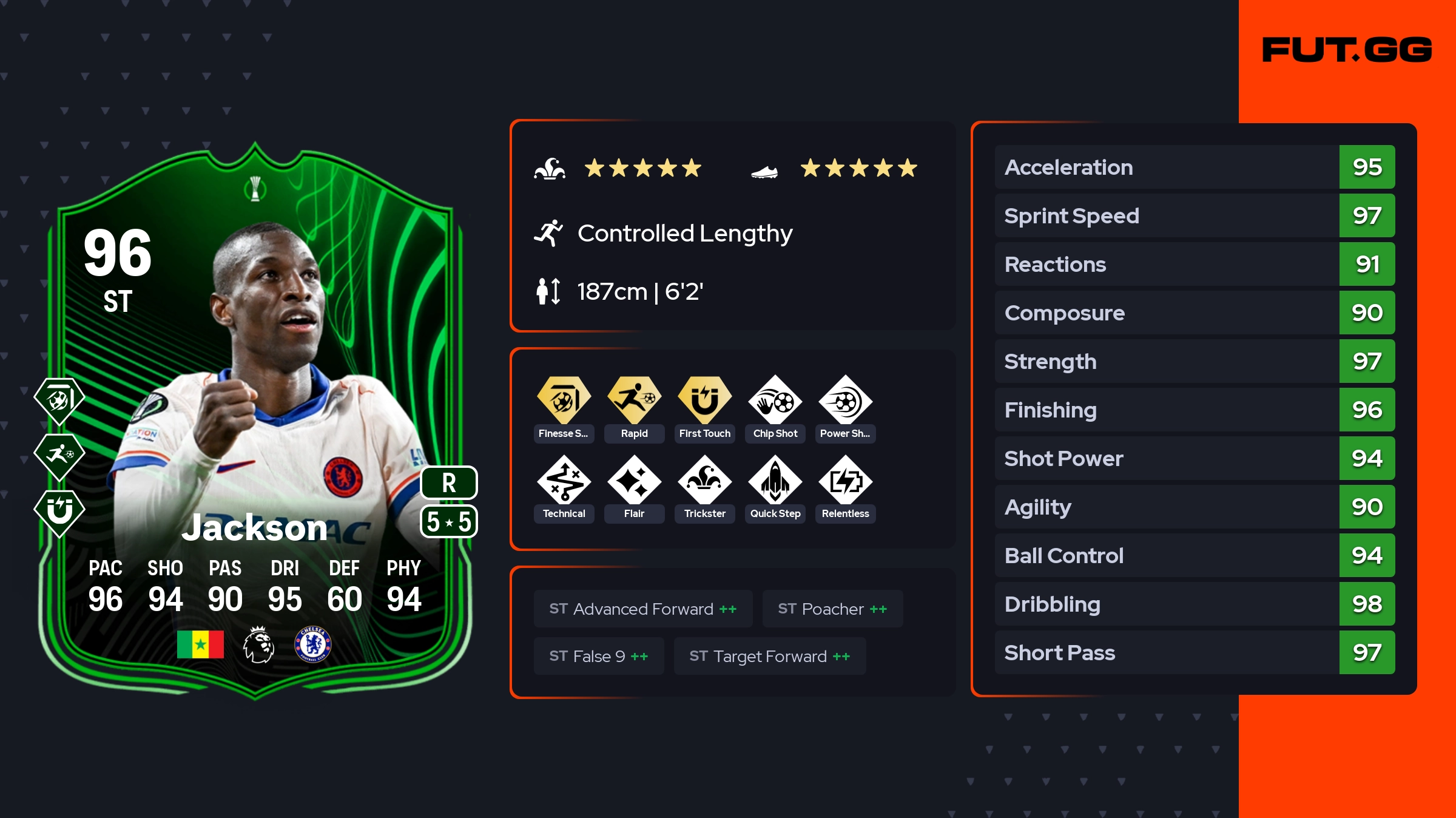This screenshot has height=818, width=1456.
Task: Click the ST Target Forward role
Action: click(770, 656)
